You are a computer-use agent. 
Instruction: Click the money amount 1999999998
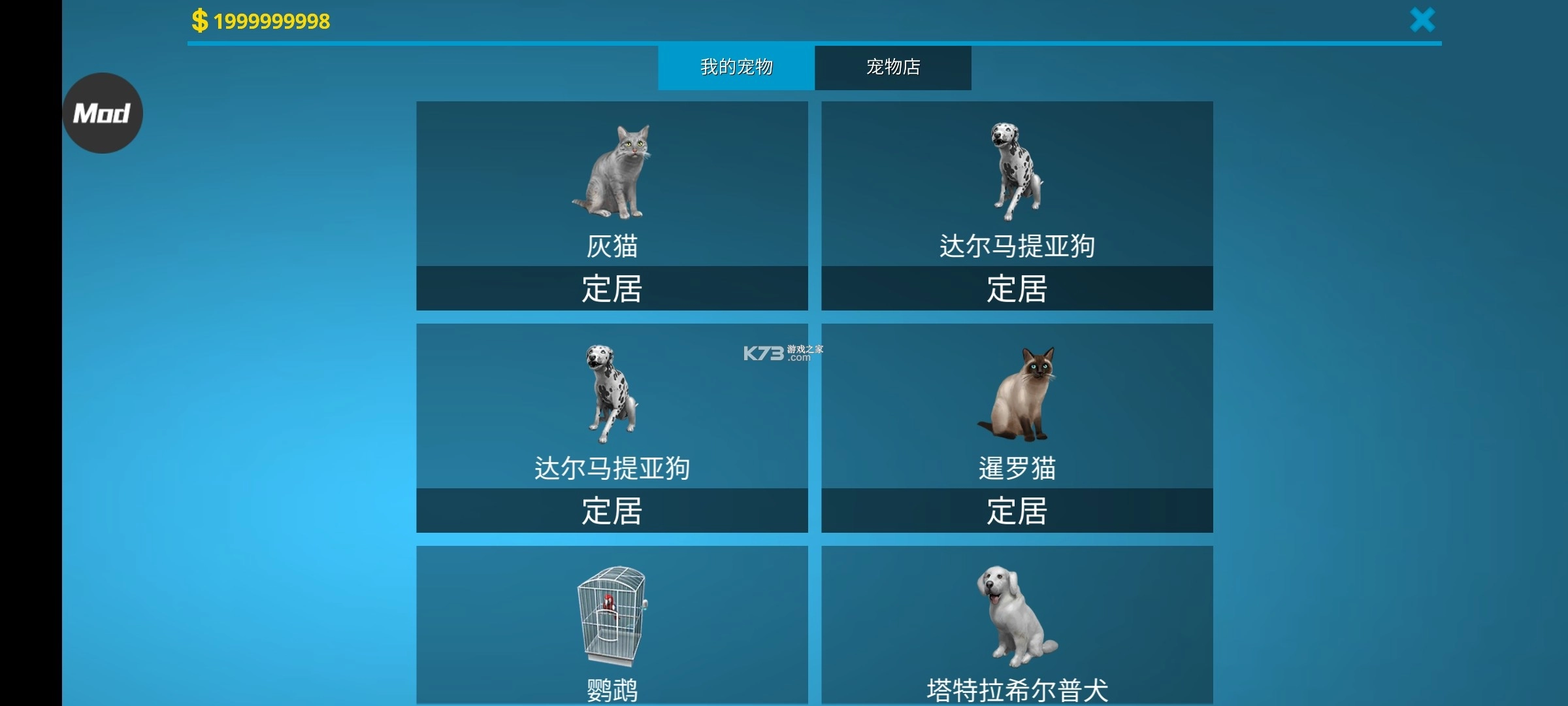pos(270,20)
